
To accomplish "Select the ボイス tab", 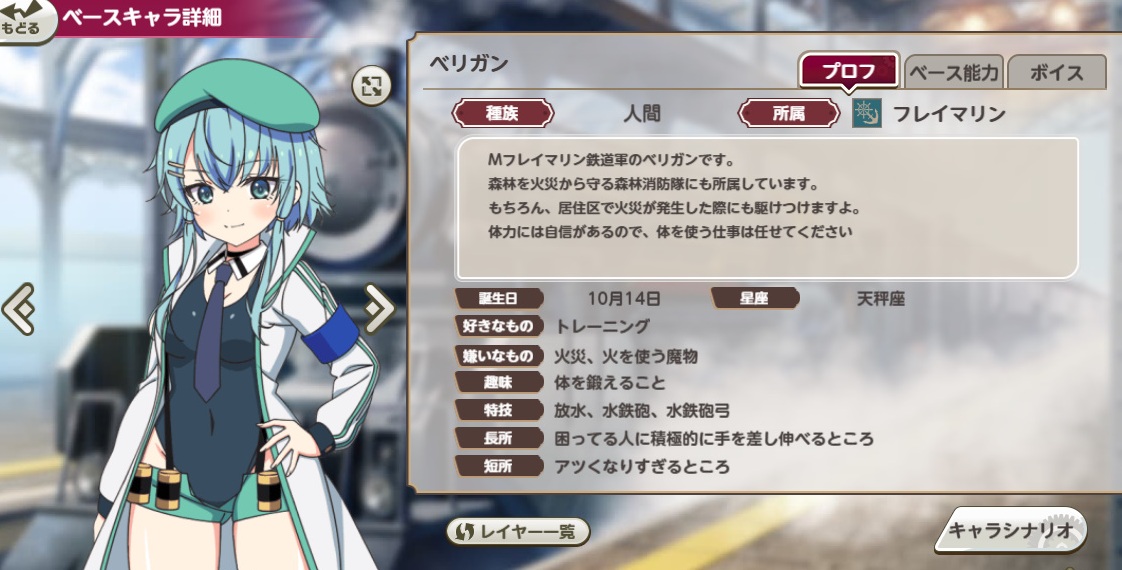I will tap(1056, 73).
